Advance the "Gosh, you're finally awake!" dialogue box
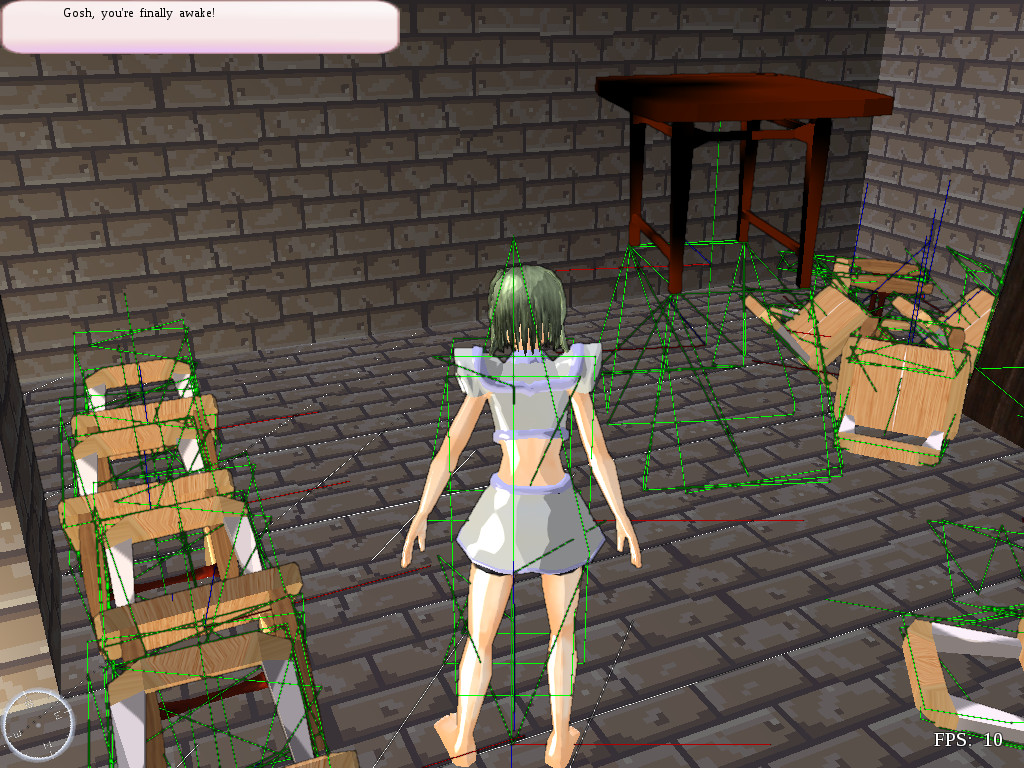Screen dimensions: 1024x768 tap(200, 27)
